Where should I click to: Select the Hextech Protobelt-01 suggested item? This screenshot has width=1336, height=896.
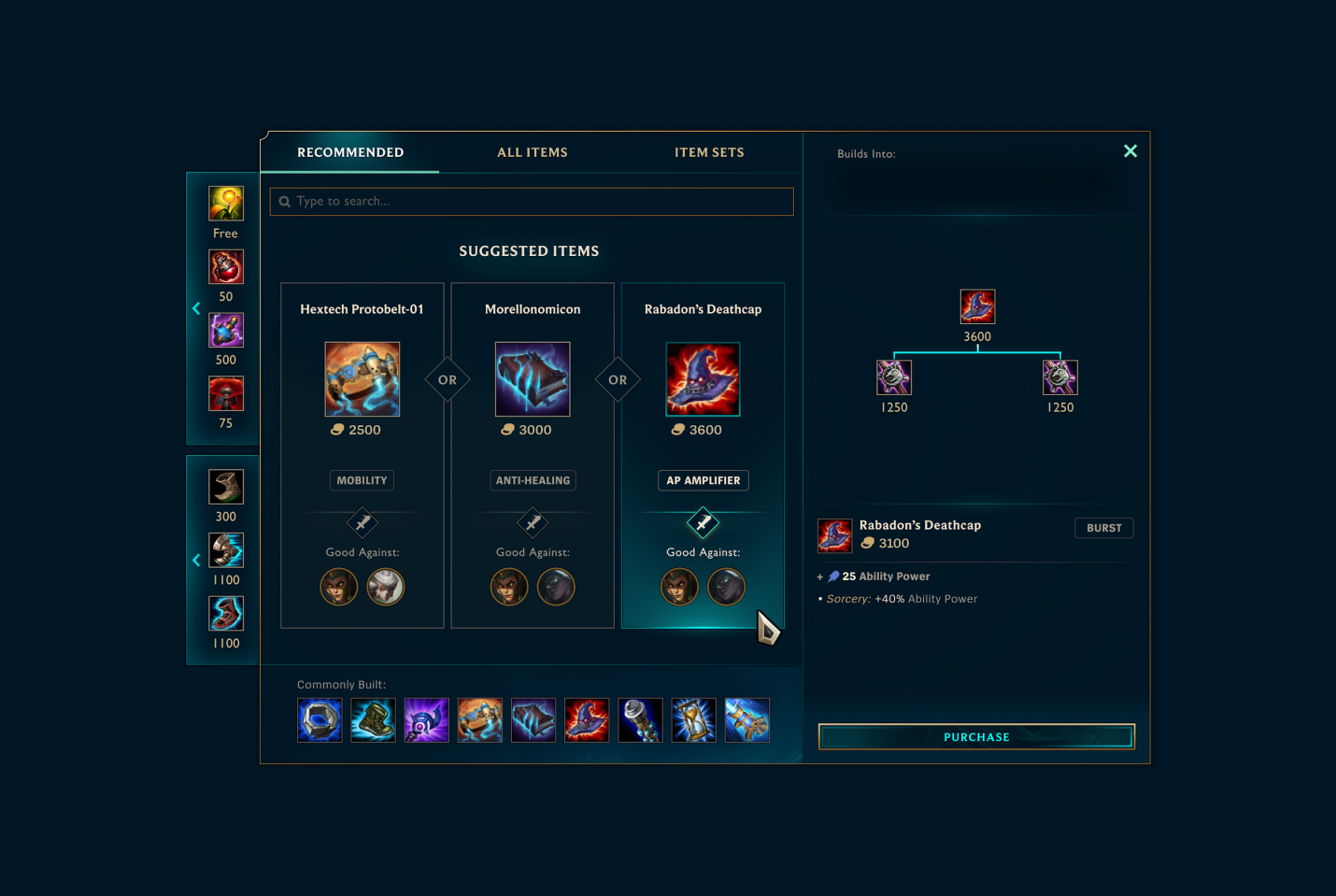click(362, 379)
